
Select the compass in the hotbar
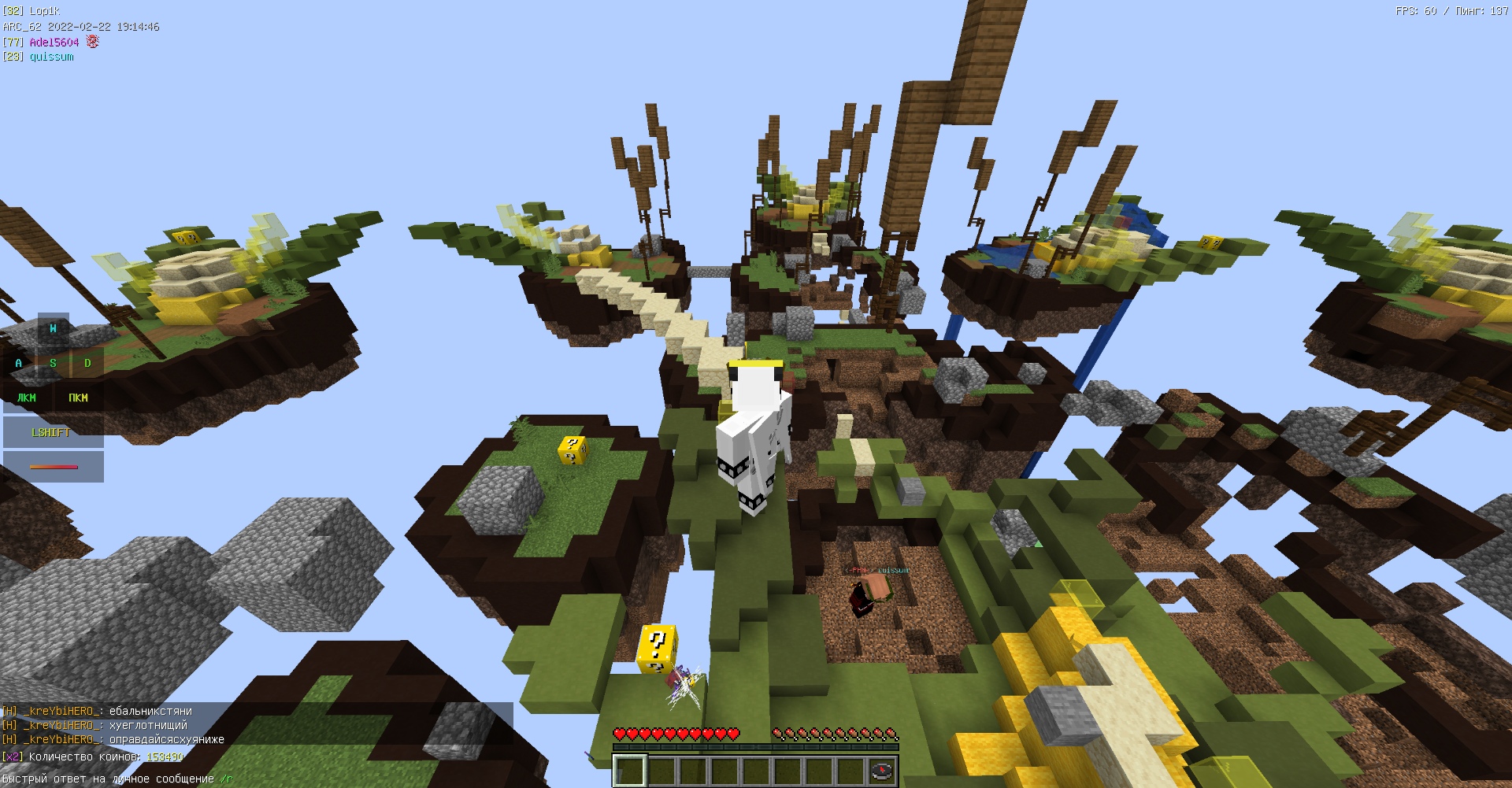pyautogui.click(x=882, y=770)
